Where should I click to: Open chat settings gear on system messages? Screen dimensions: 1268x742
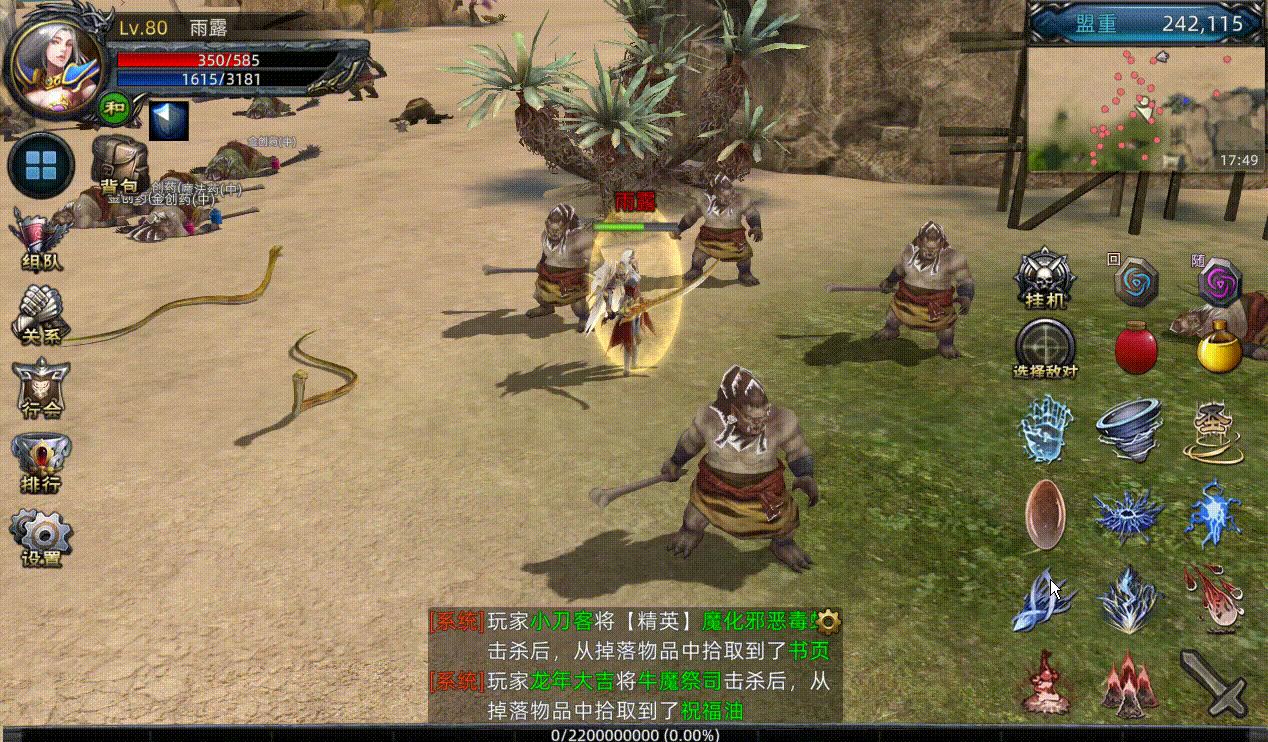tap(828, 621)
